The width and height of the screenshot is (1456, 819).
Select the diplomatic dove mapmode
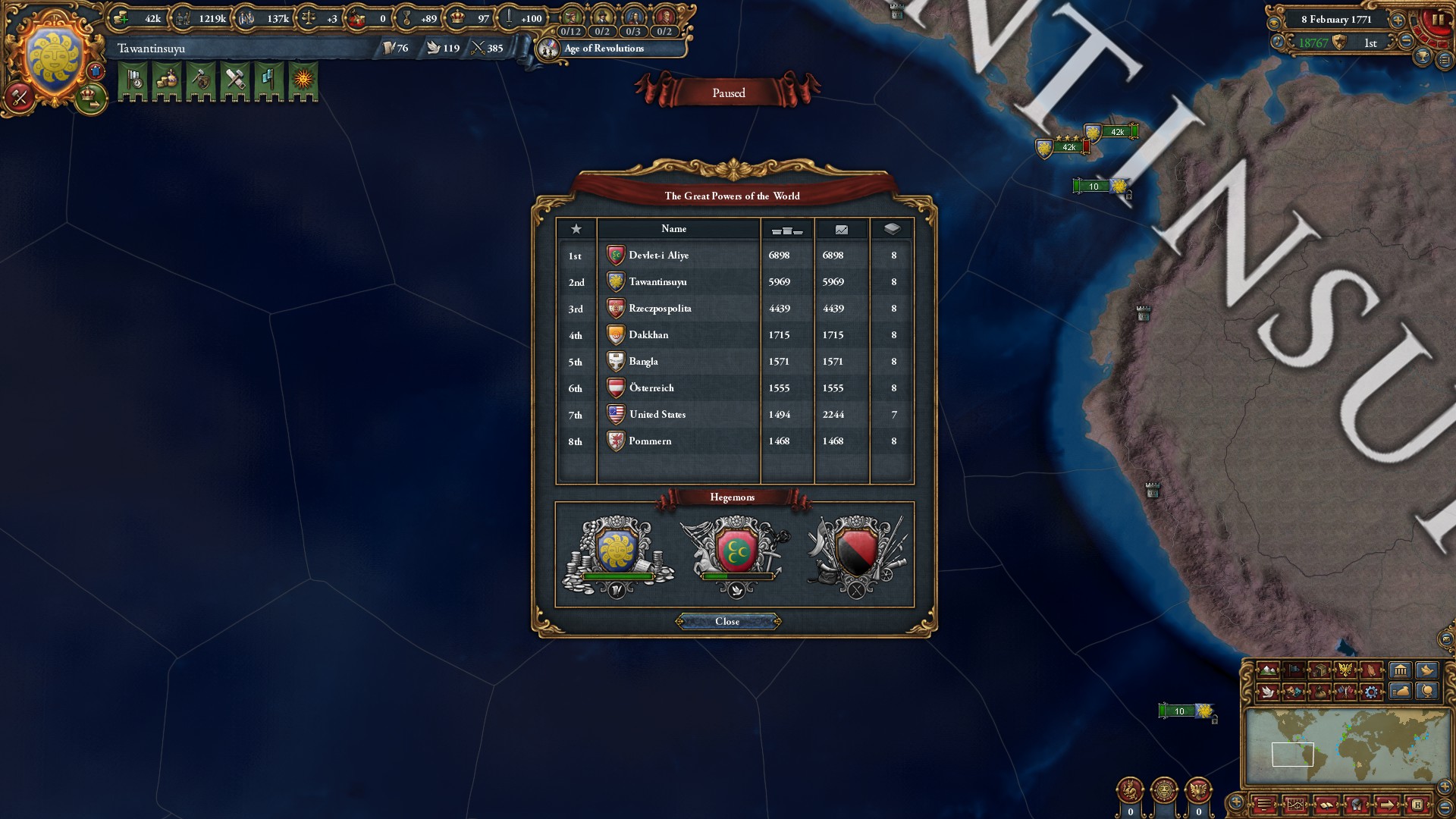tap(1268, 693)
